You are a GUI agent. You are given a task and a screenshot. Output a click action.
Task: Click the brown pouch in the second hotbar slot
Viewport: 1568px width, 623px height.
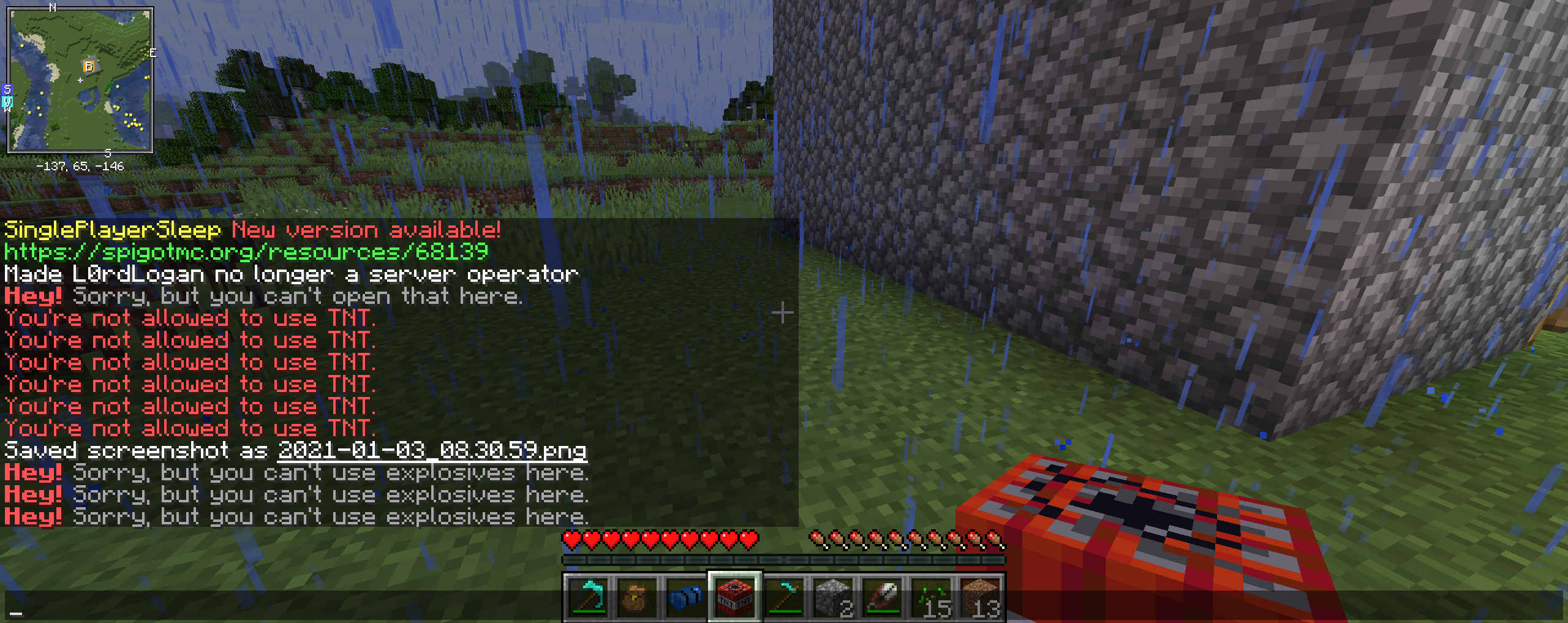tap(635, 603)
